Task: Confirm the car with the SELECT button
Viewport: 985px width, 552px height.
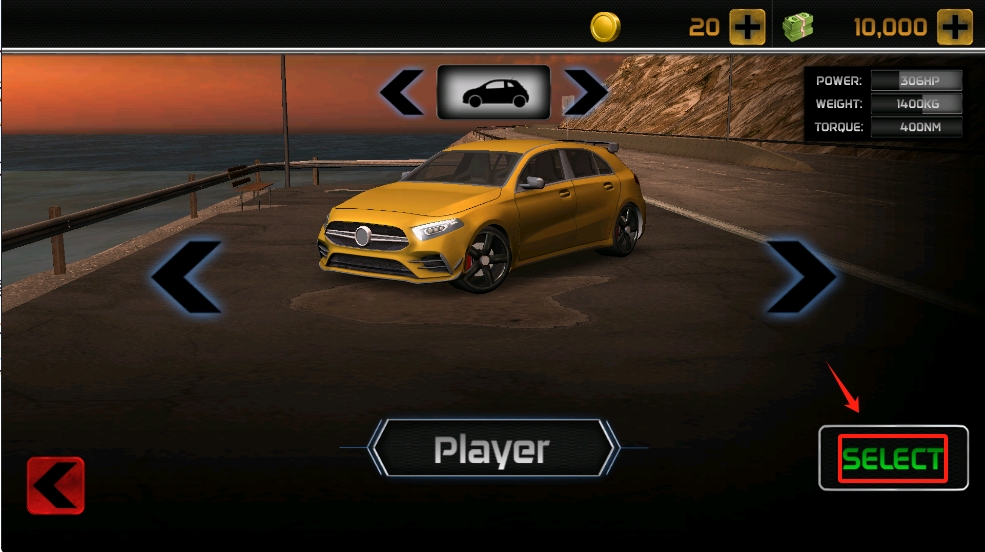Action: click(893, 459)
